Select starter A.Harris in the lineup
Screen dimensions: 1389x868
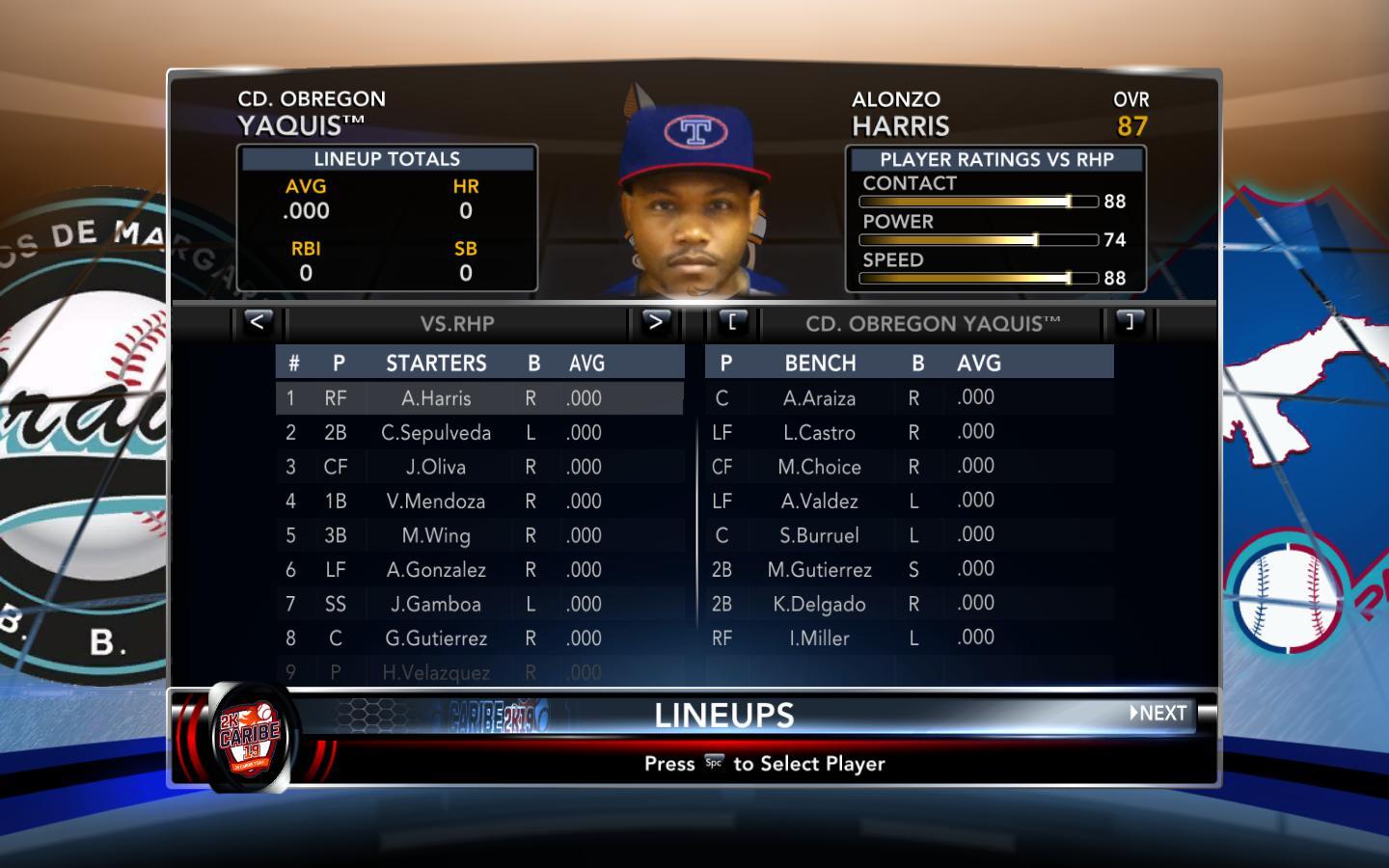pos(436,398)
